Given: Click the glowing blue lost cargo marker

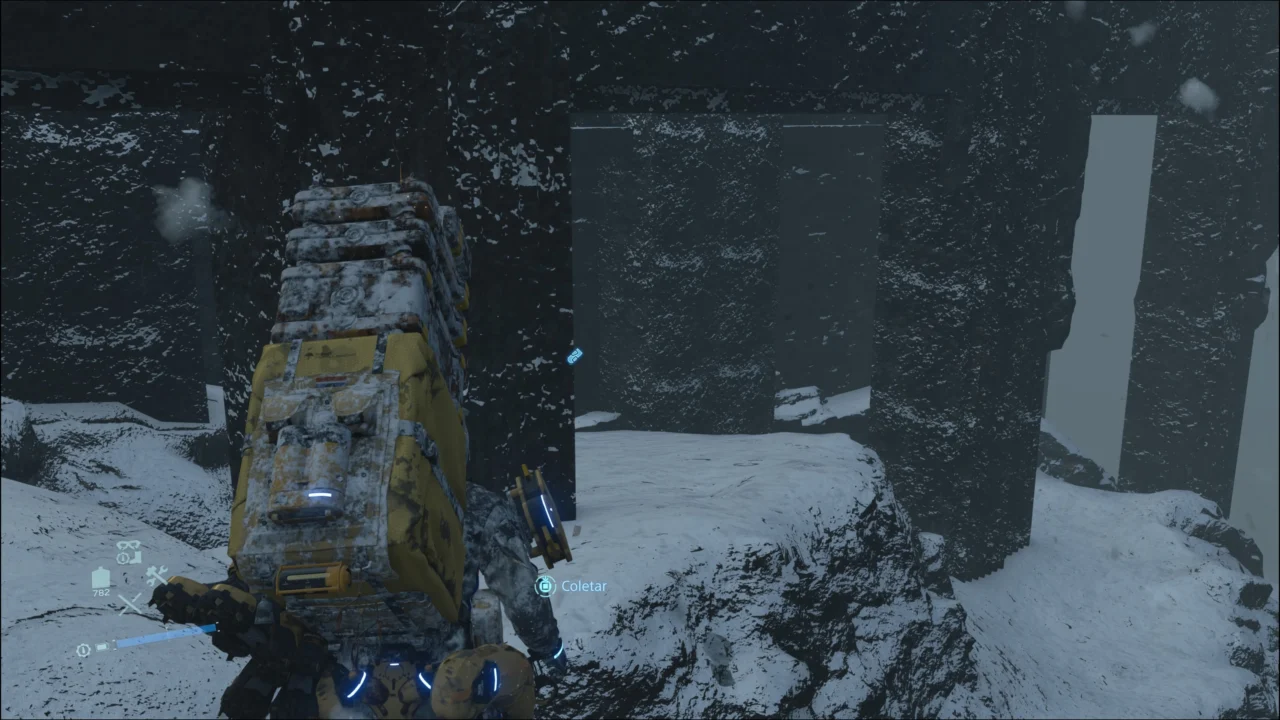Looking at the screenshot, I should [574, 357].
